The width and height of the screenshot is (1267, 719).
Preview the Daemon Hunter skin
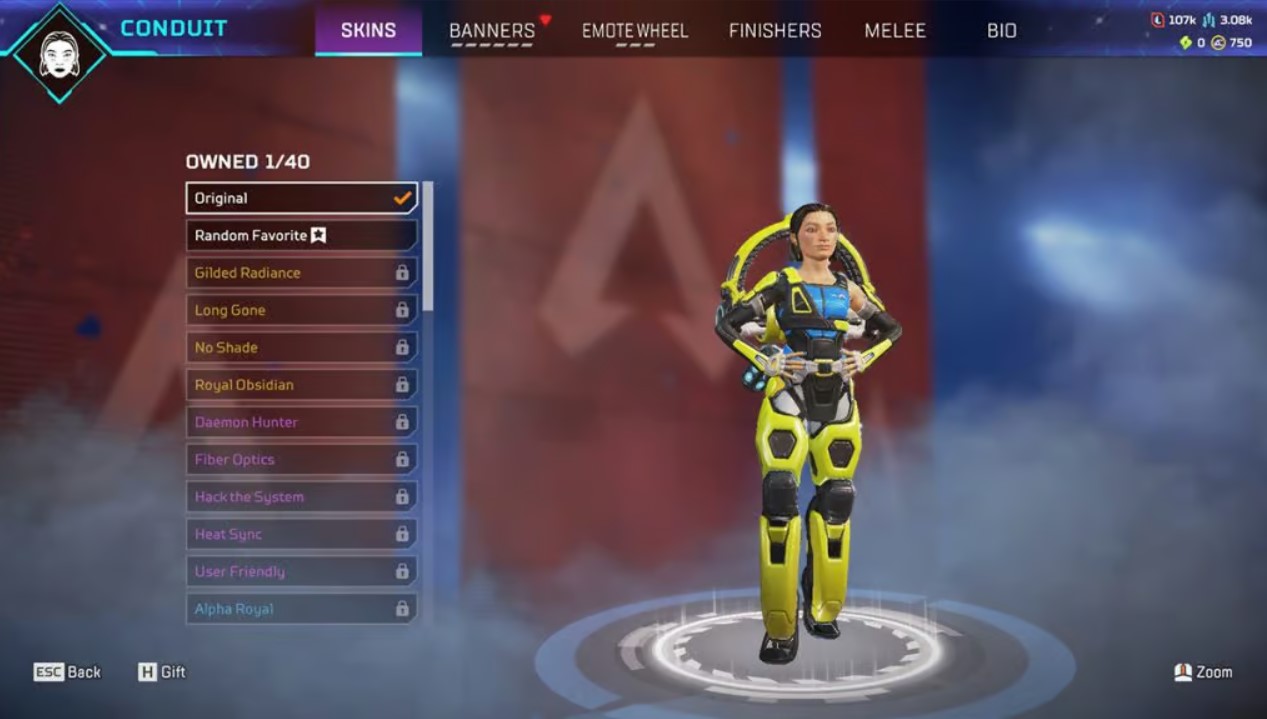(301, 422)
